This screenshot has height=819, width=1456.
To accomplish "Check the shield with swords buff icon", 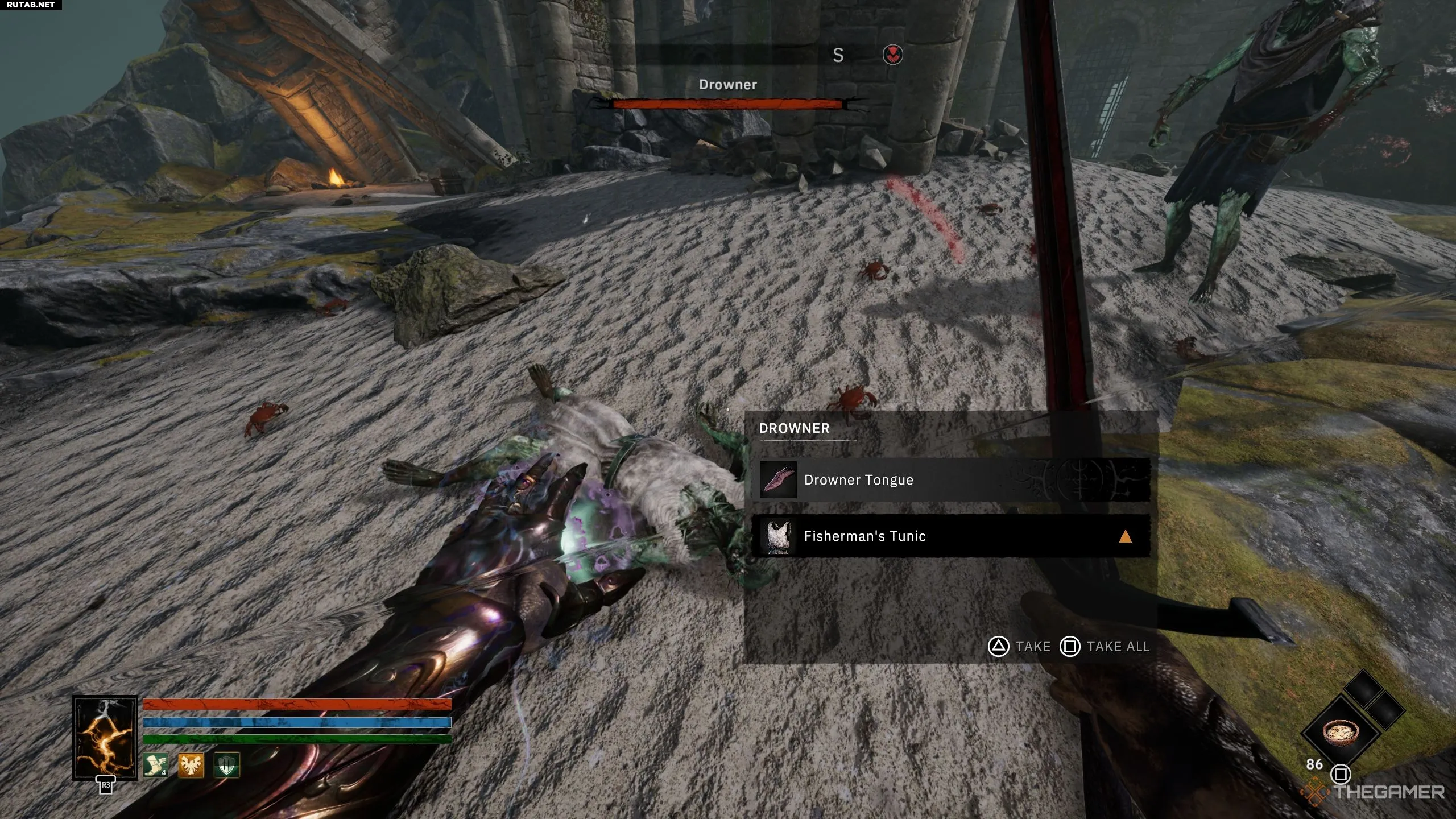I will click(x=226, y=765).
